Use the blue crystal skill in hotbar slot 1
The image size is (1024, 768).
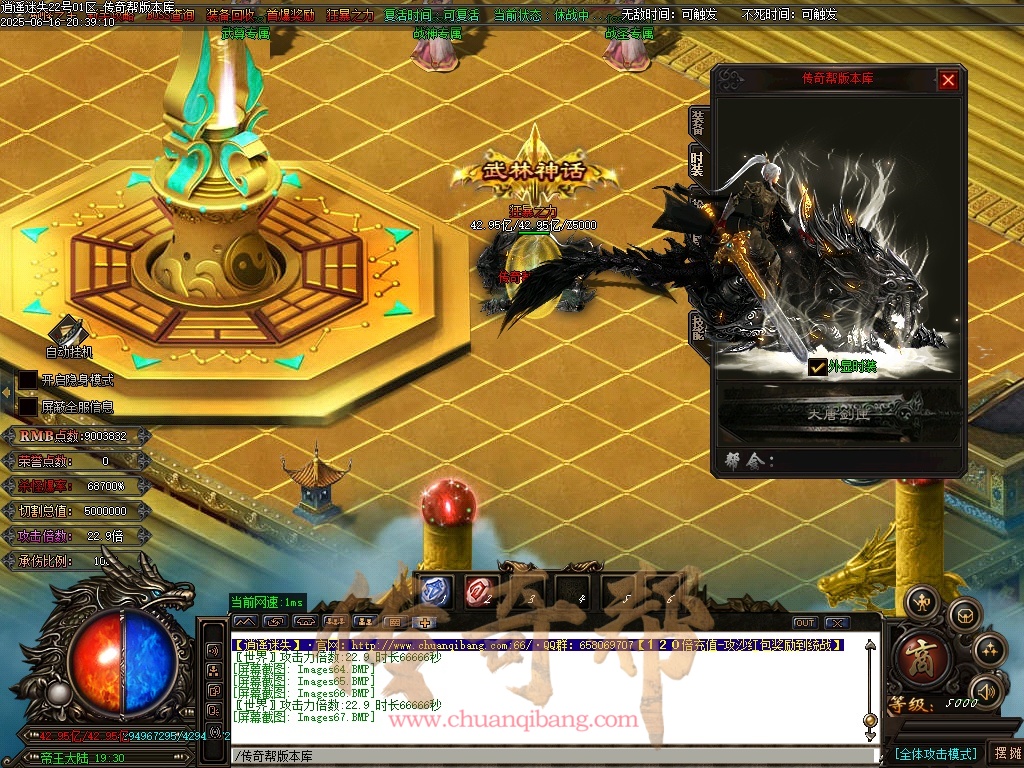[434, 592]
